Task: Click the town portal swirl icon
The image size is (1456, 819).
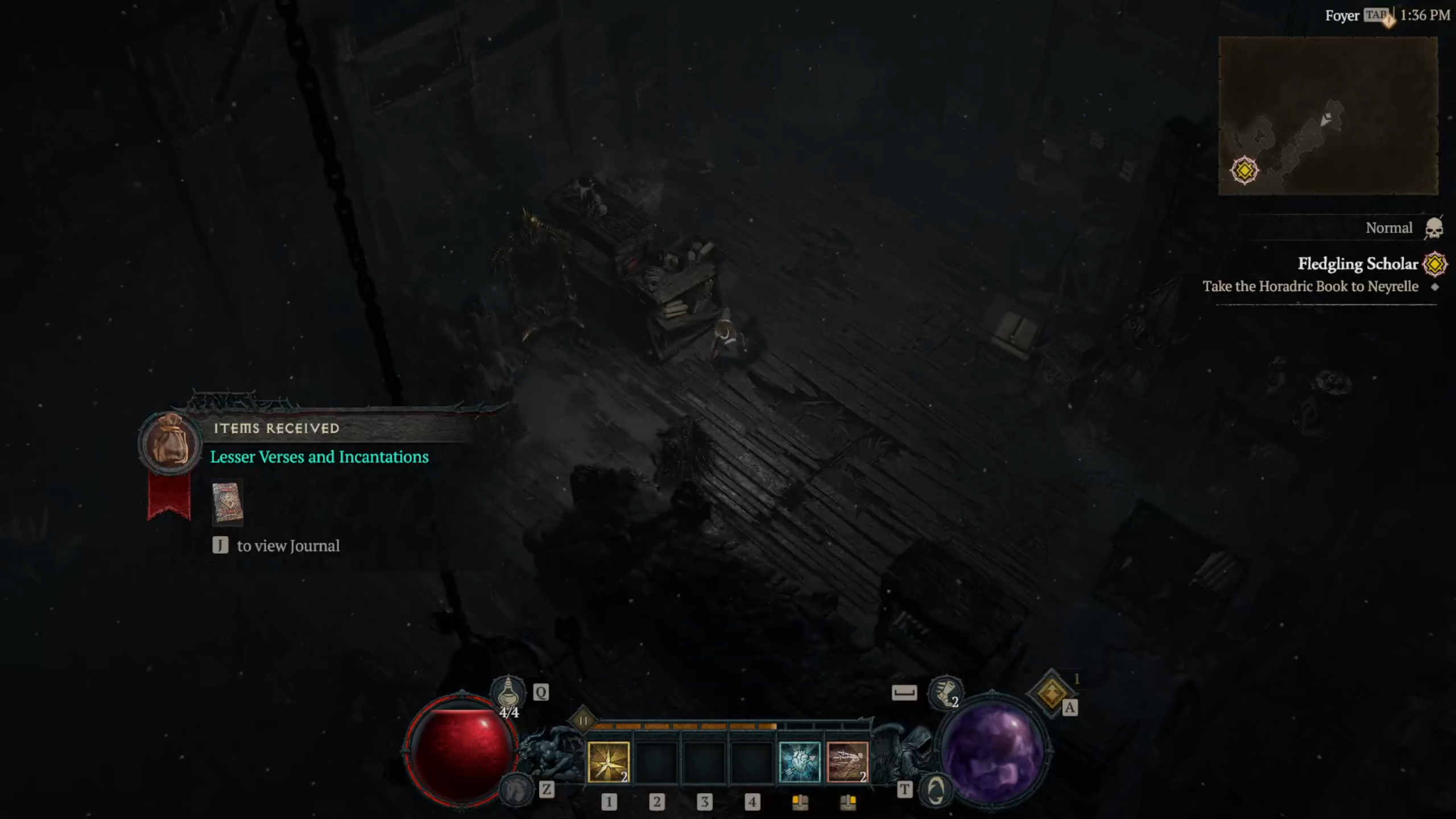Action: 936,789
